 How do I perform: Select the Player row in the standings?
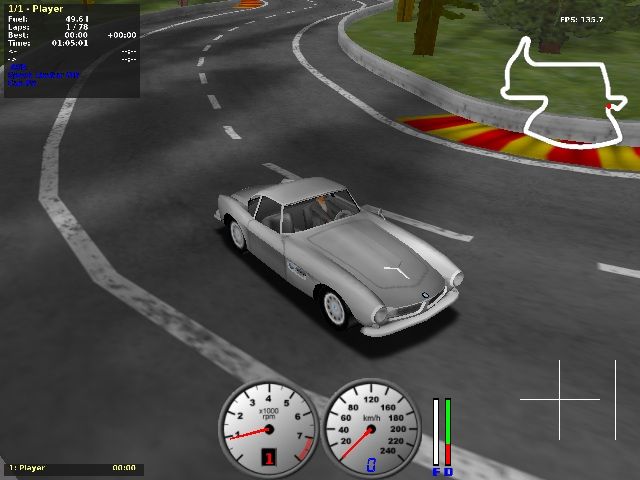pyautogui.click(x=72, y=467)
